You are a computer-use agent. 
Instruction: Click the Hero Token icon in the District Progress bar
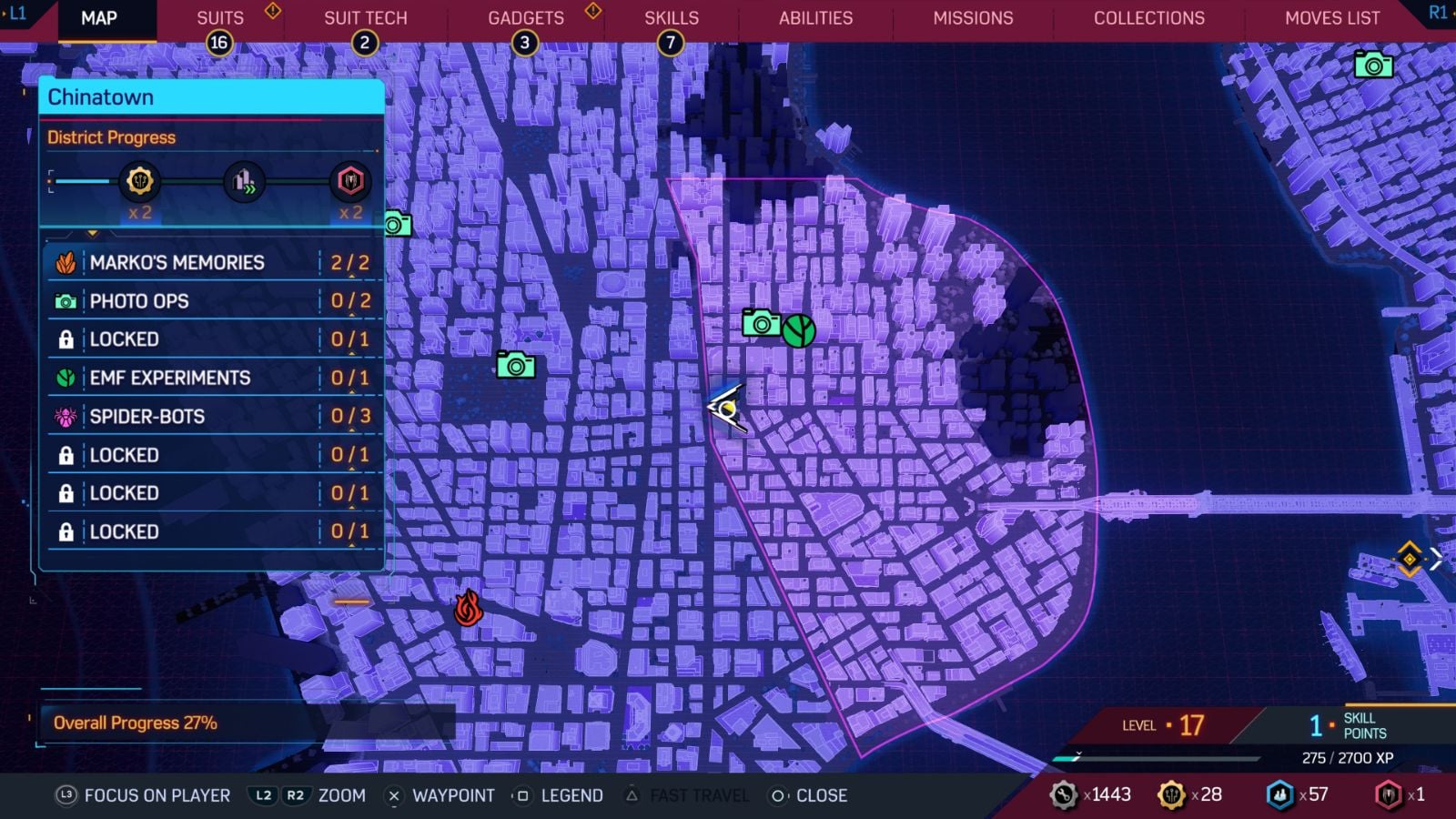(x=350, y=181)
